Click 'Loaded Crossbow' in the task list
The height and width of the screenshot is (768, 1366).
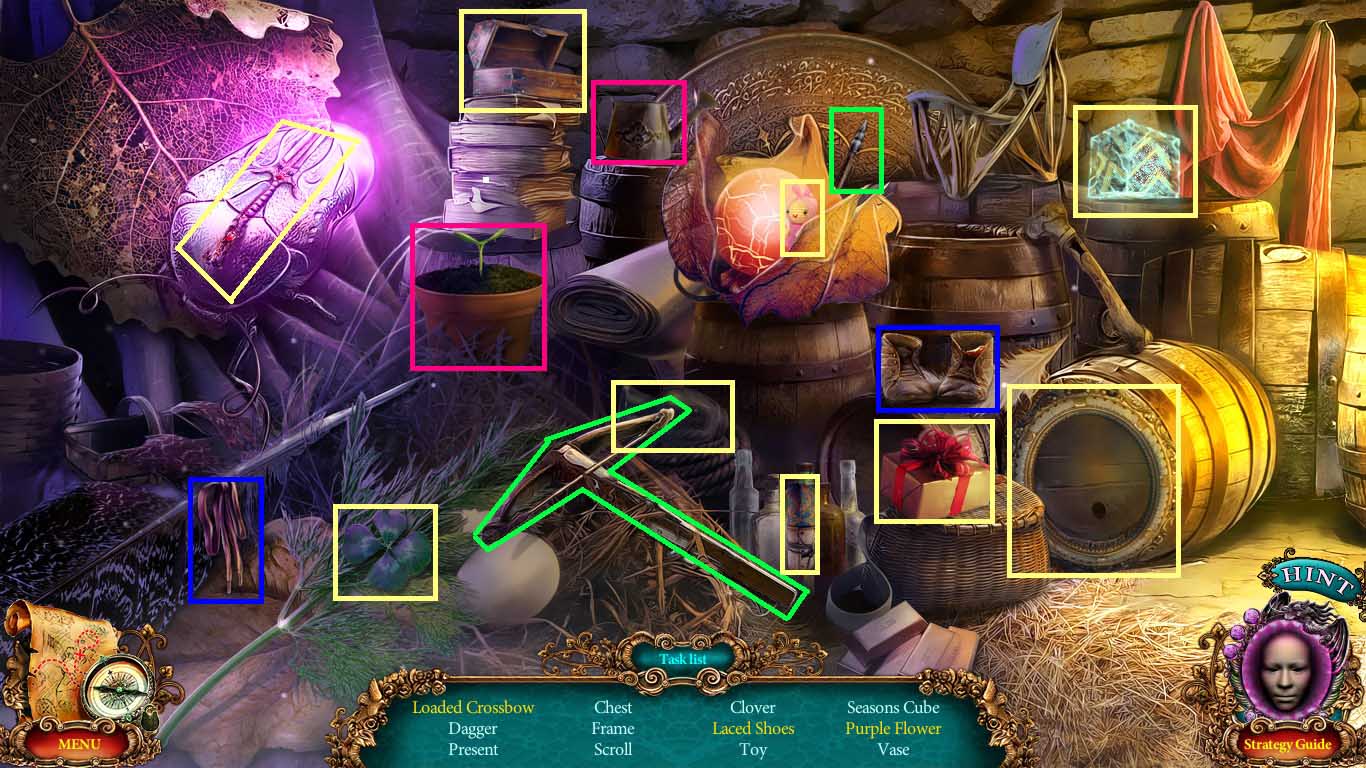click(x=472, y=707)
